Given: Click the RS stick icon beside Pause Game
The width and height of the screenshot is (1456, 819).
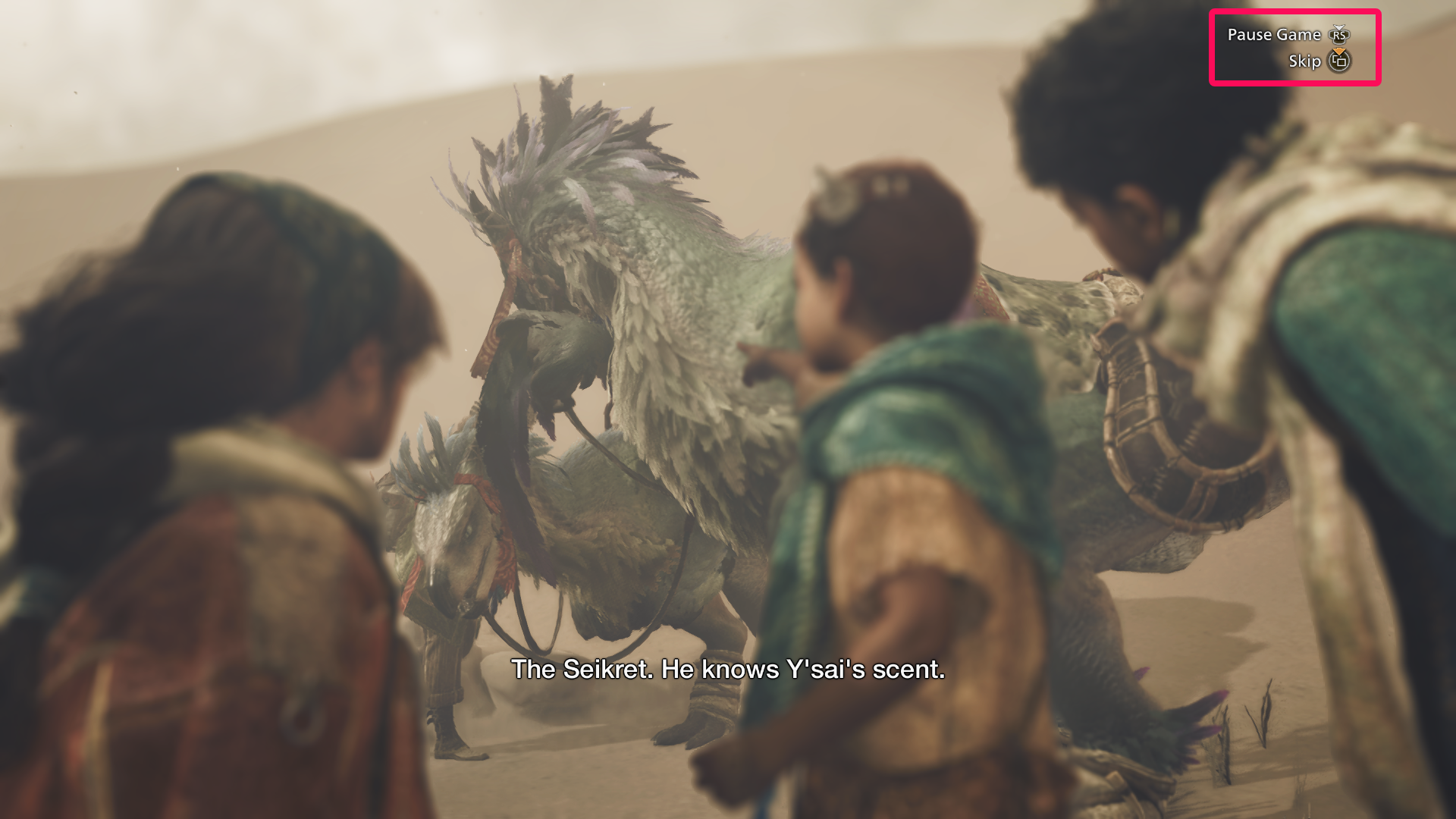Looking at the screenshot, I should pyautogui.click(x=1339, y=35).
